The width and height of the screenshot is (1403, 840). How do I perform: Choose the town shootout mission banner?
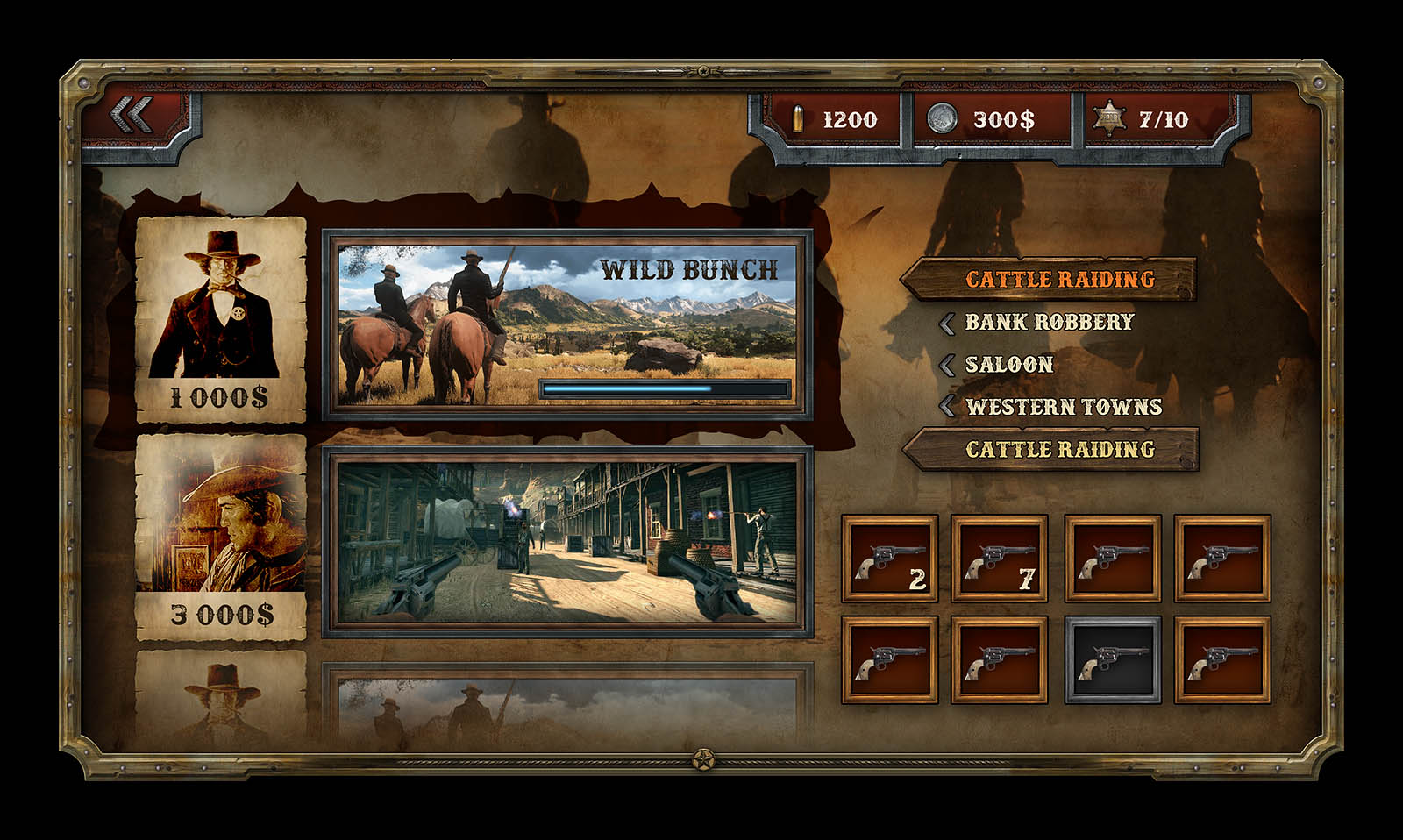point(566,540)
